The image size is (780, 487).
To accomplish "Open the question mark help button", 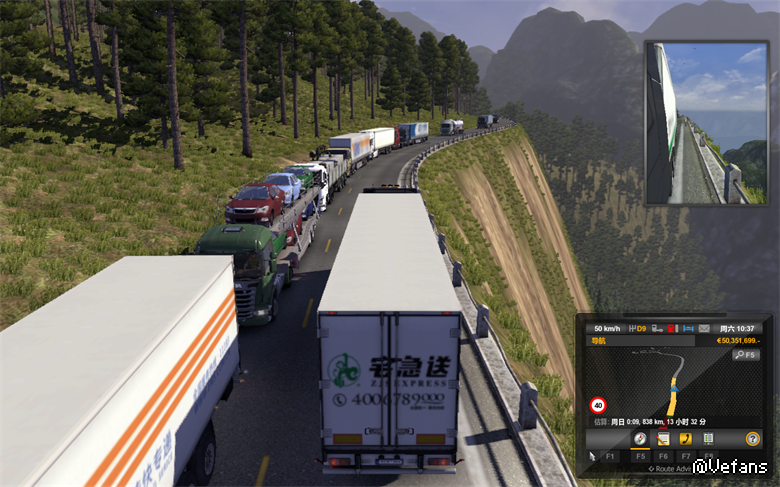I will [753, 439].
